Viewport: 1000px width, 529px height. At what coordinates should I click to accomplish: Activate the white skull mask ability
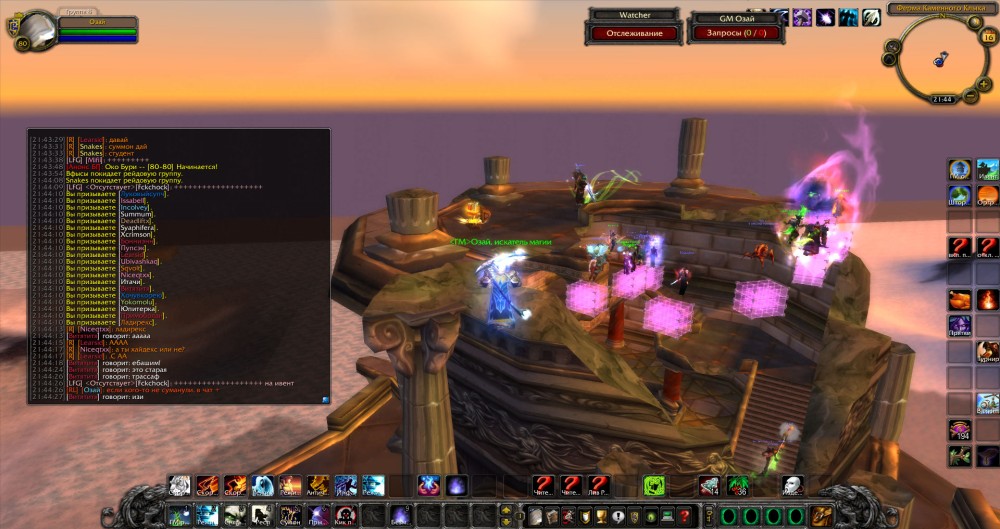(791, 486)
